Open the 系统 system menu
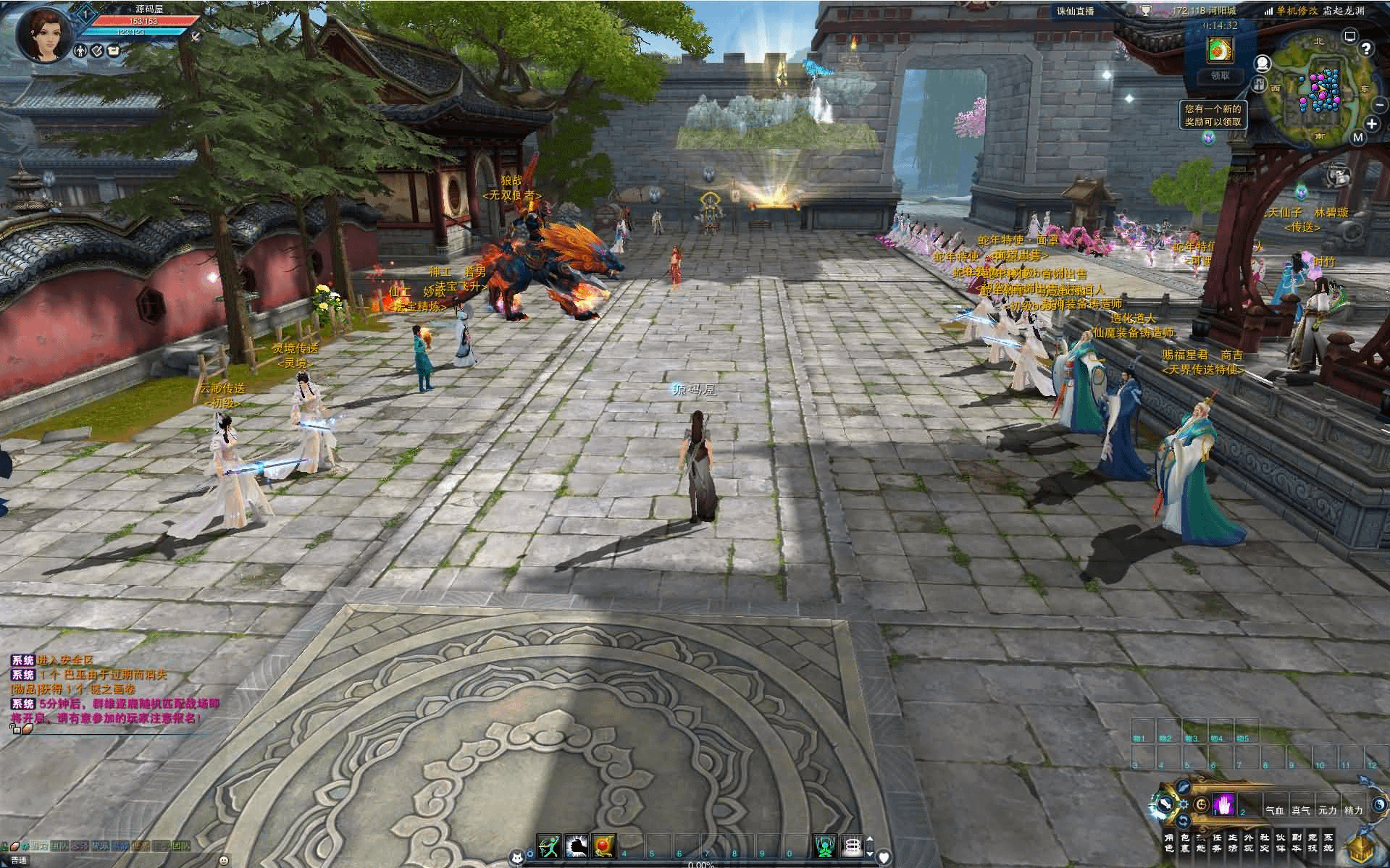This screenshot has width=1390, height=868. click(x=1328, y=843)
